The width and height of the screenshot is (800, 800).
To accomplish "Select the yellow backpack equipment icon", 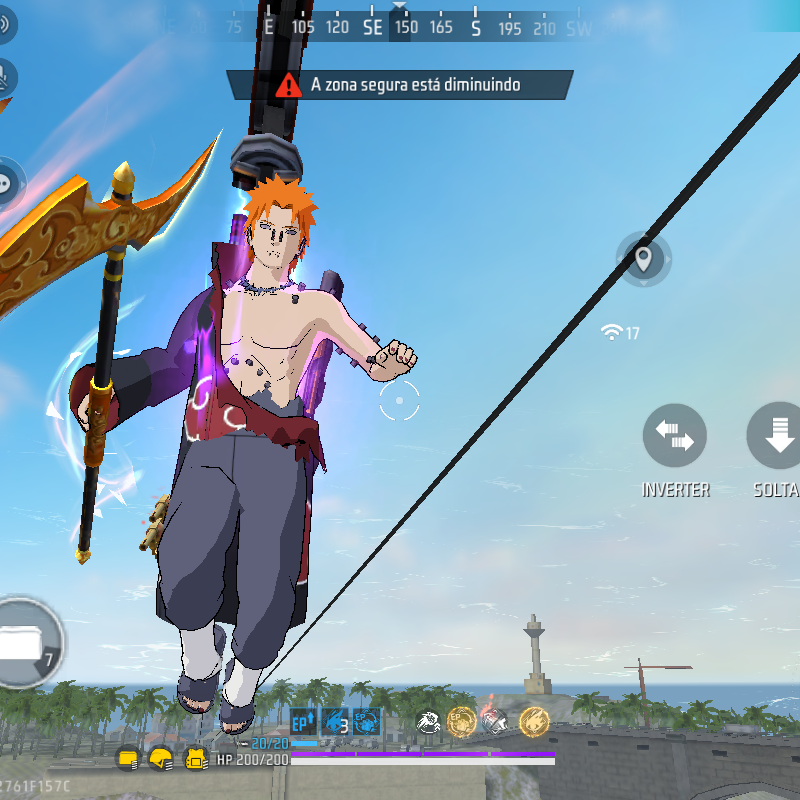I will point(127,759).
